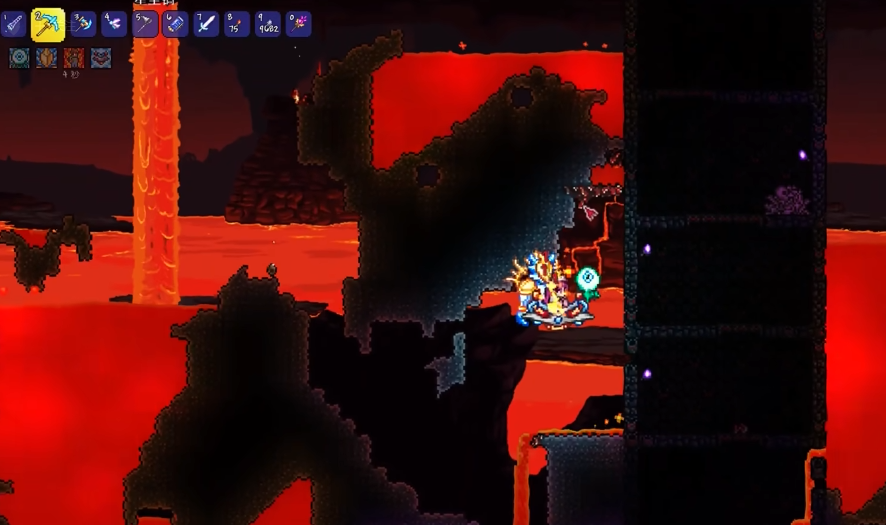This screenshot has height=525, width=886.
Task: Equip the thin spear in slot 5
Action: click(145, 23)
